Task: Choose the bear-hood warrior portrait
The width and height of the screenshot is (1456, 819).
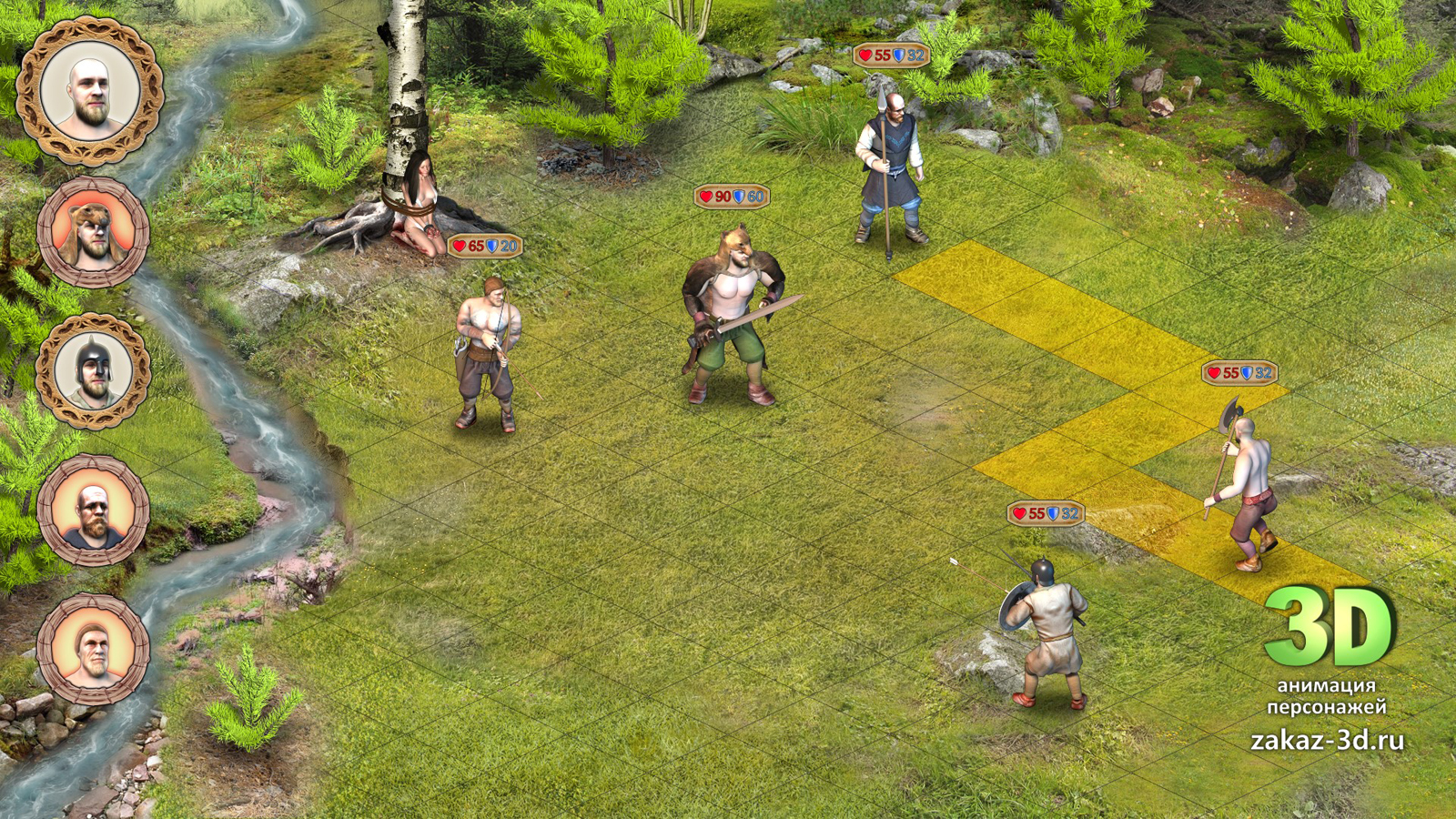Action: 93,233
